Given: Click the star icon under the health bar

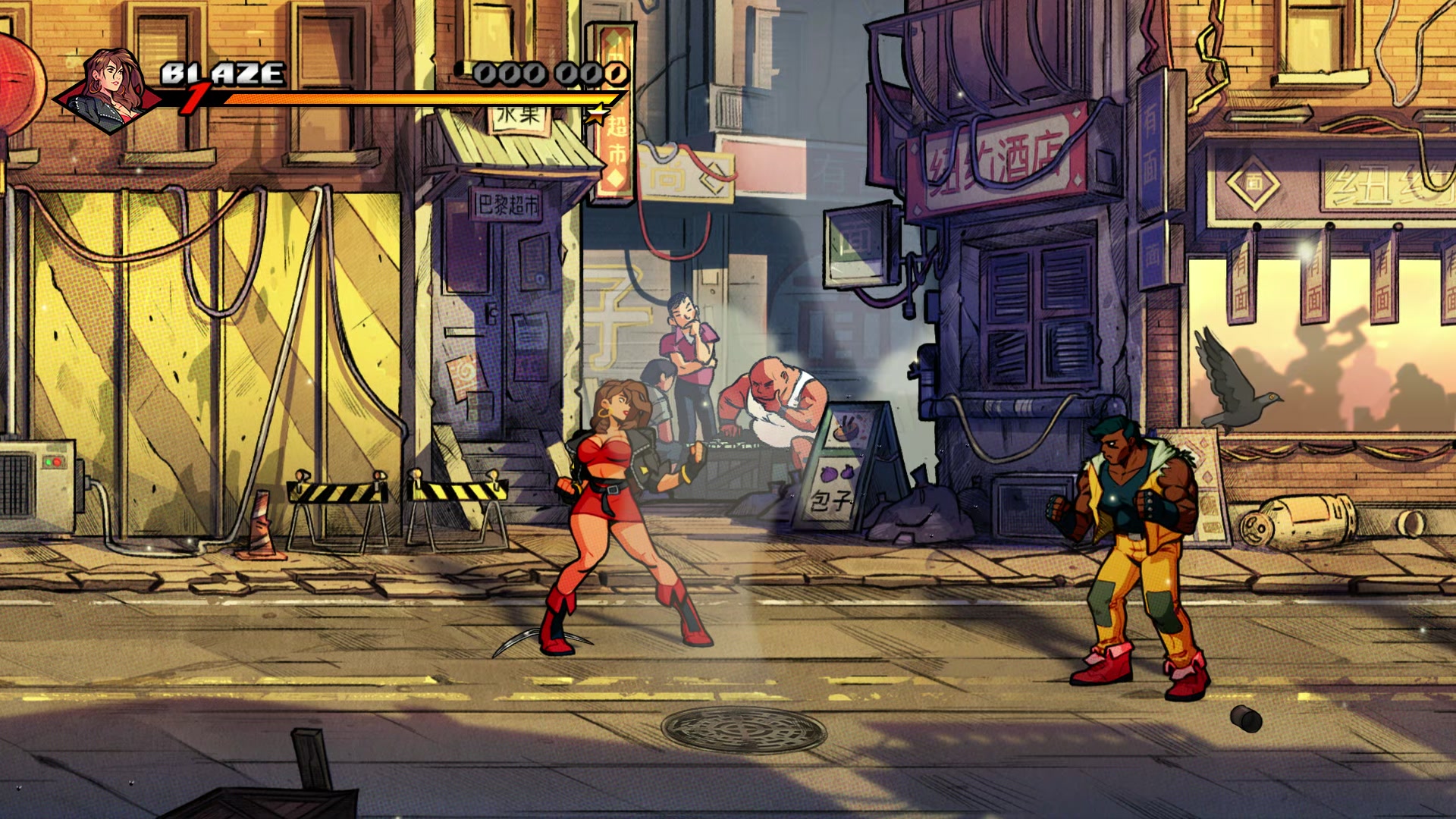Looking at the screenshot, I should (x=598, y=112).
